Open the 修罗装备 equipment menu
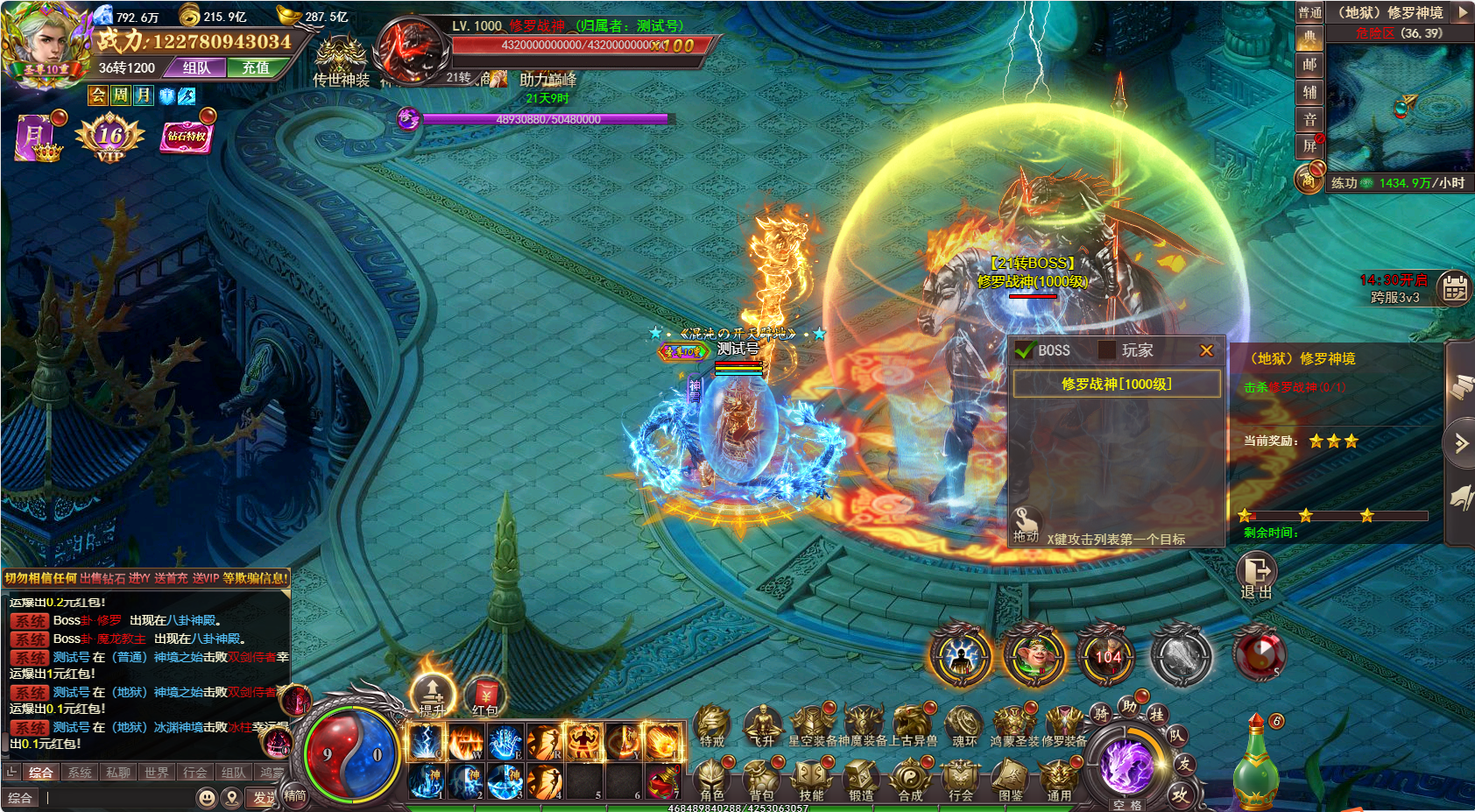 pos(1063,725)
